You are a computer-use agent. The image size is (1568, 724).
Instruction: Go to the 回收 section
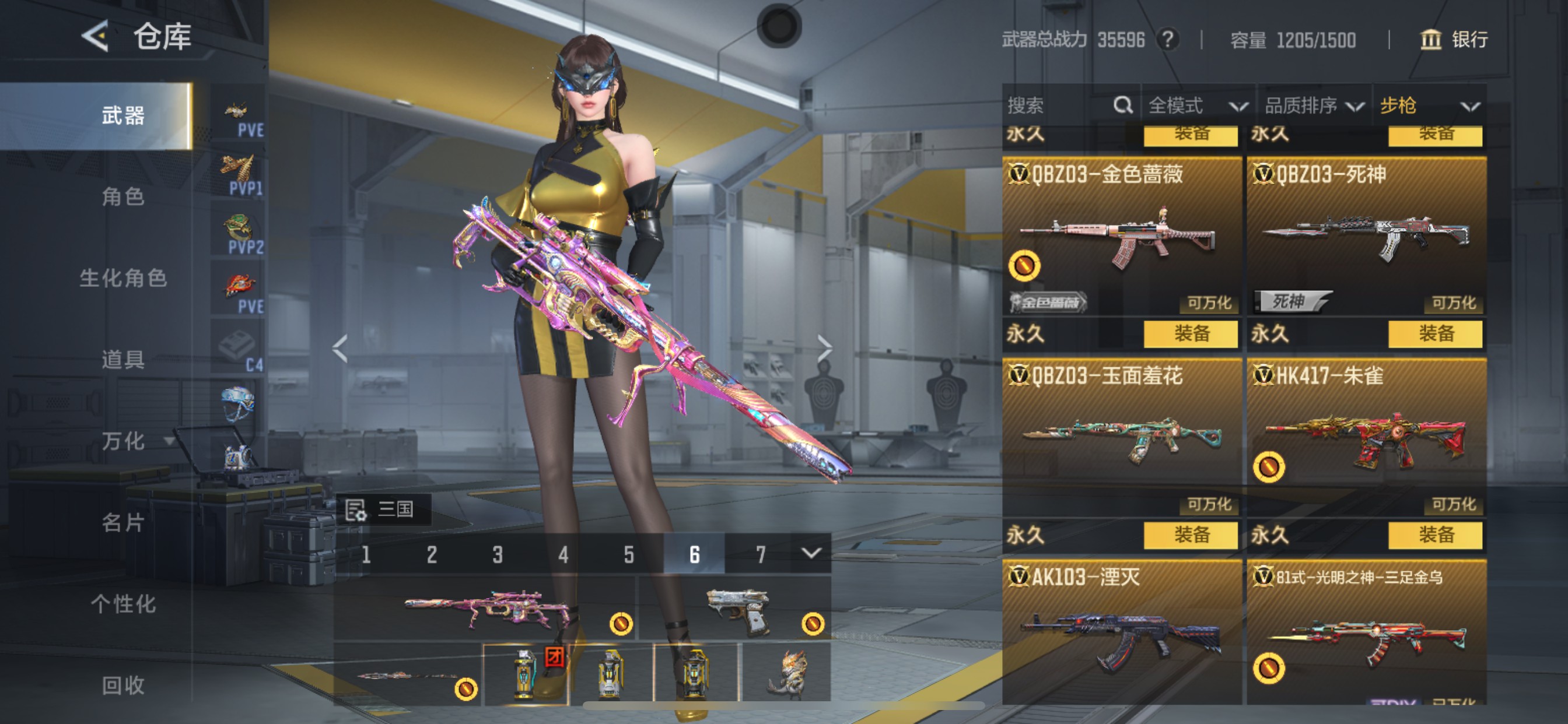[x=123, y=686]
